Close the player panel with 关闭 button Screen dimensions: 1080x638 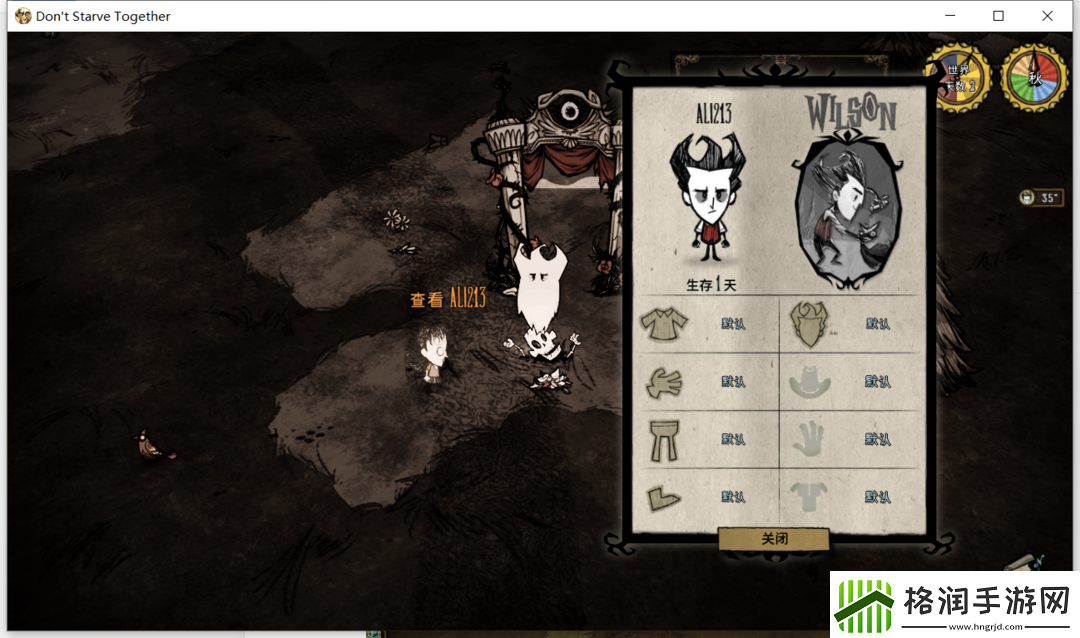click(774, 539)
